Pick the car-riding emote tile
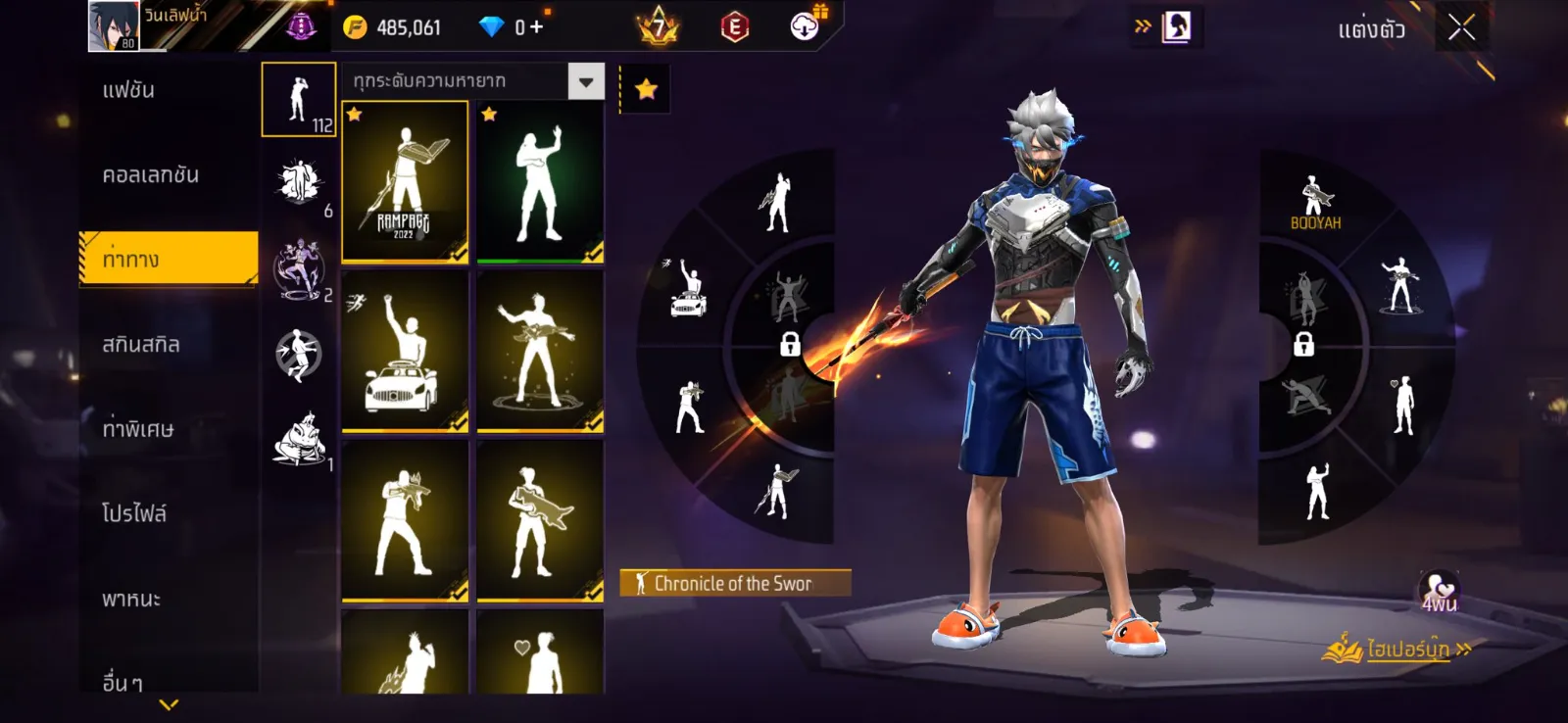The width and height of the screenshot is (1568, 723). [x=405, y=352]
